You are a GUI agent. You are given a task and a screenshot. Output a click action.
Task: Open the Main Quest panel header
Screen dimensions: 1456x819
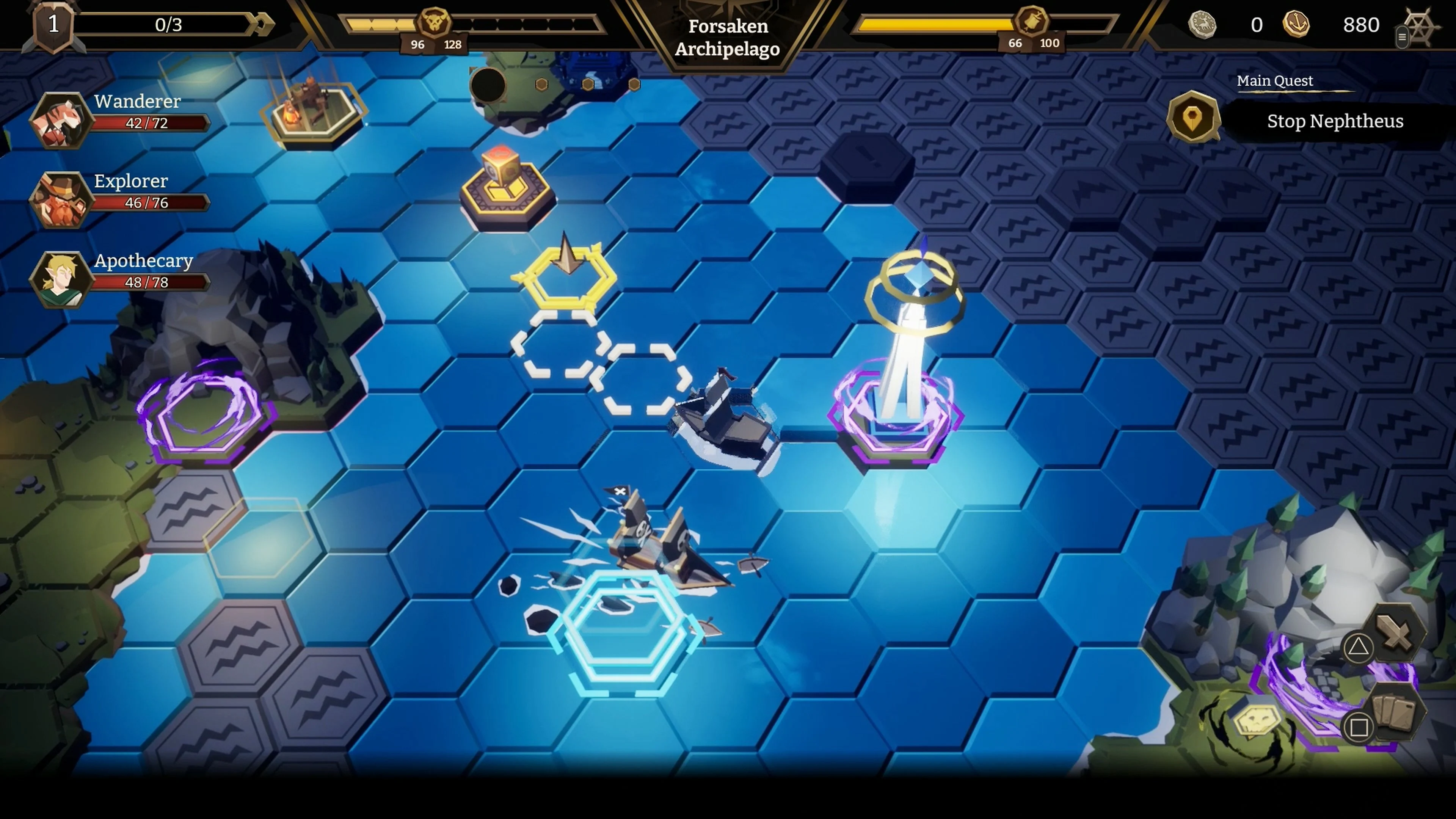(1274, 80)
